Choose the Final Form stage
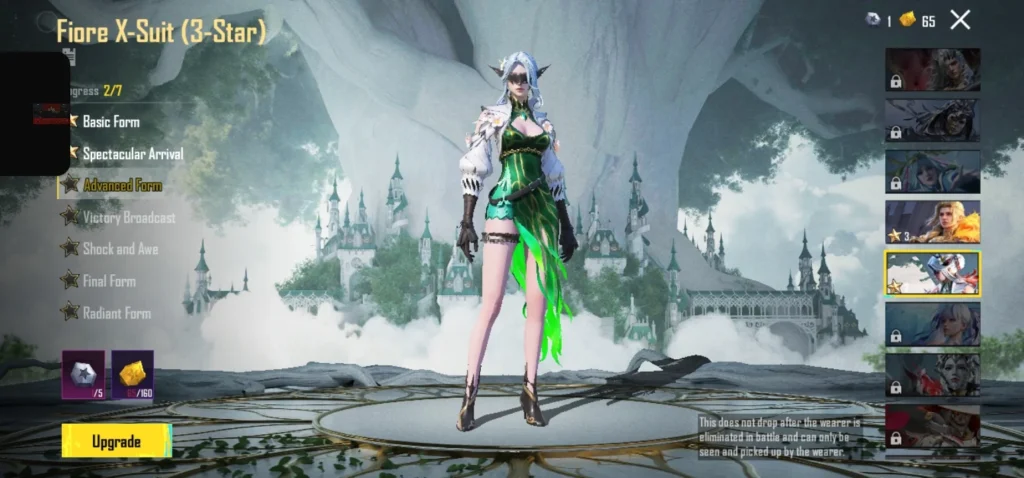Viewport: 1024px width, 478px height. pos(109,281)
